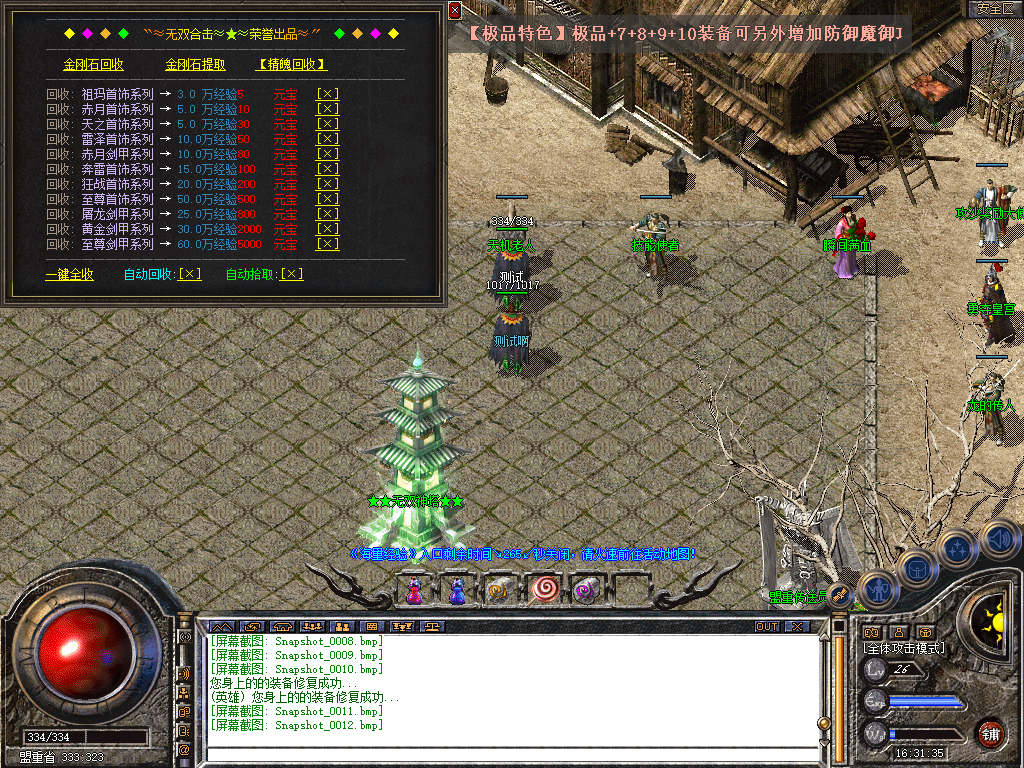1024x768 pixels.
Task: Toggle recycling for 屠龙剑甲系列
Action: 327,214
